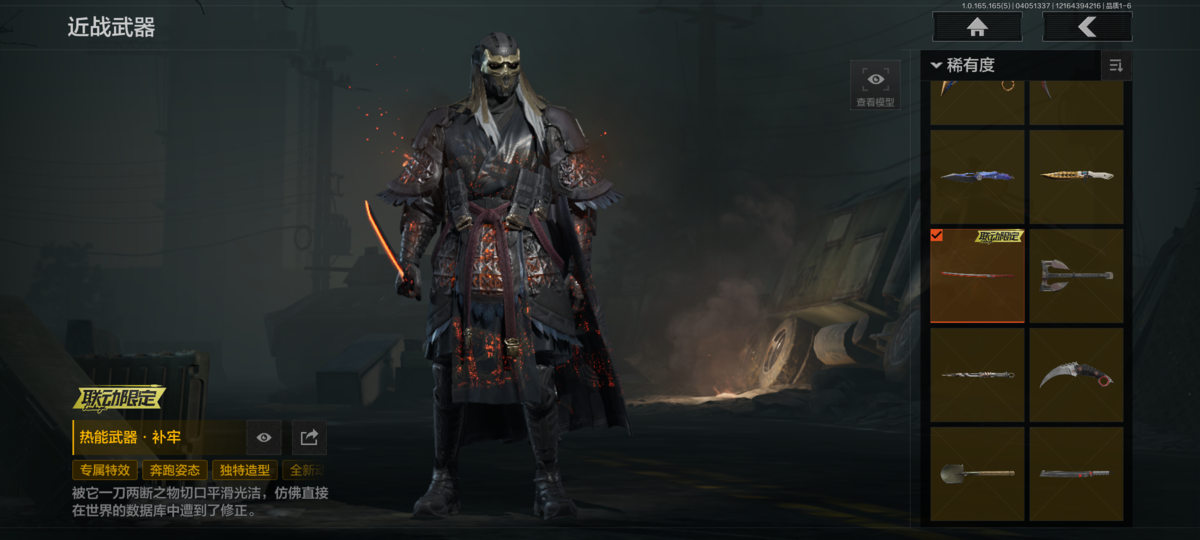
Task: Open the 查看模型 model viewer
Action: click(875, 85)
